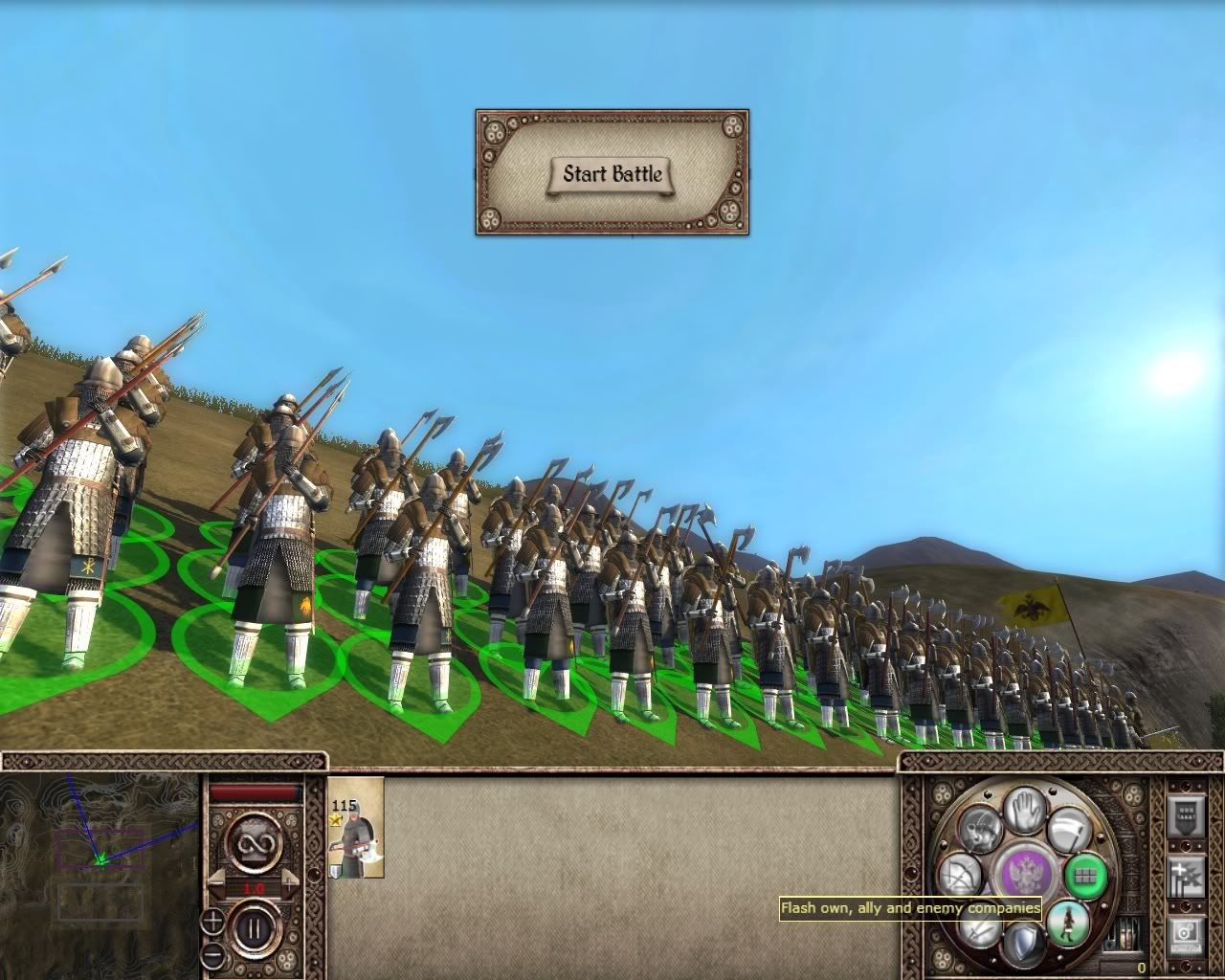Activate the shield guard mode icon
Viewport: 1225px width, 980px height.
[x=1025, y=942]
